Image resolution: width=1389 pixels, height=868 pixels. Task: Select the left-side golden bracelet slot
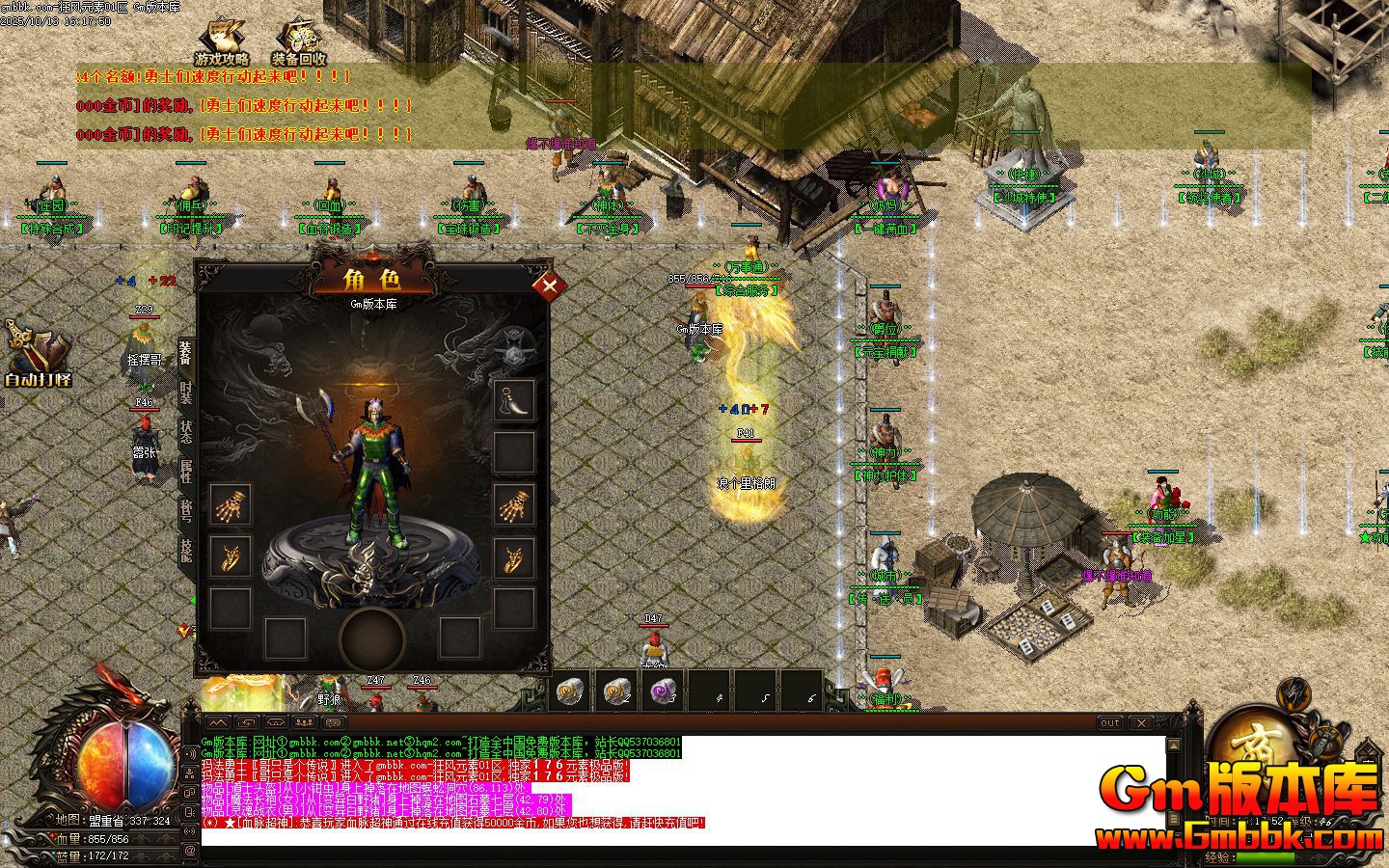coord(230,503)
